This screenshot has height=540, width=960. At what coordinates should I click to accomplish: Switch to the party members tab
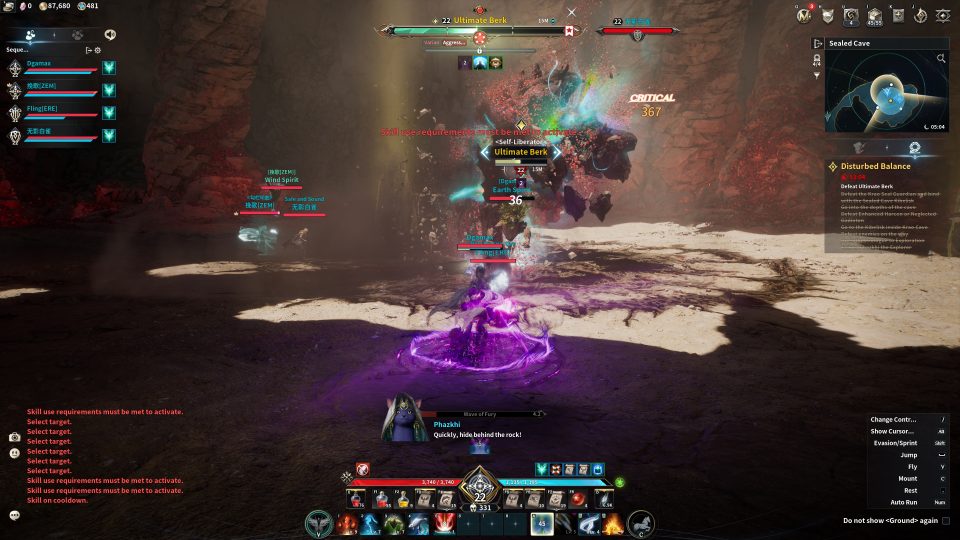(31, 34)
